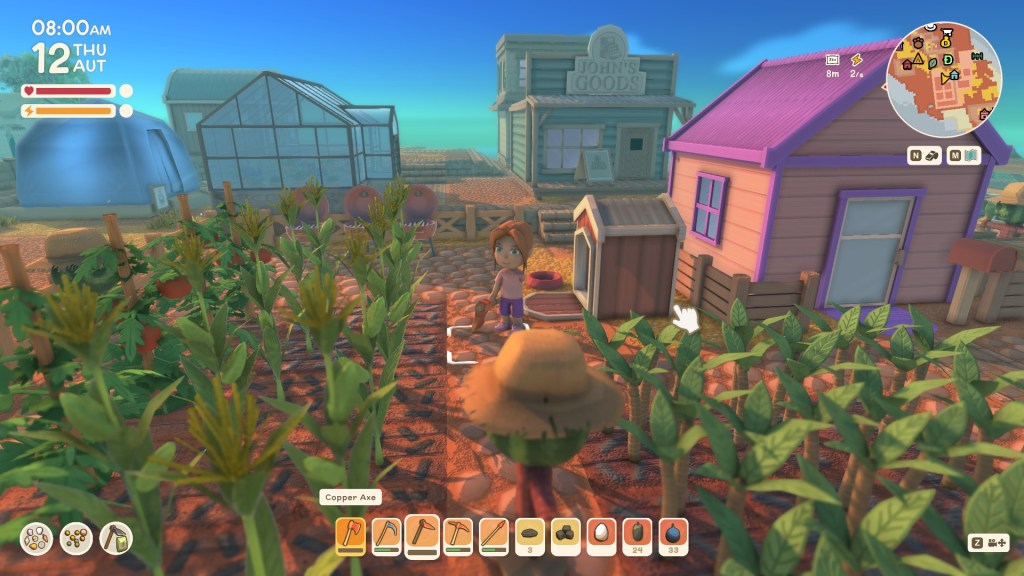Click the circular minimap

(x=944, y=78)
